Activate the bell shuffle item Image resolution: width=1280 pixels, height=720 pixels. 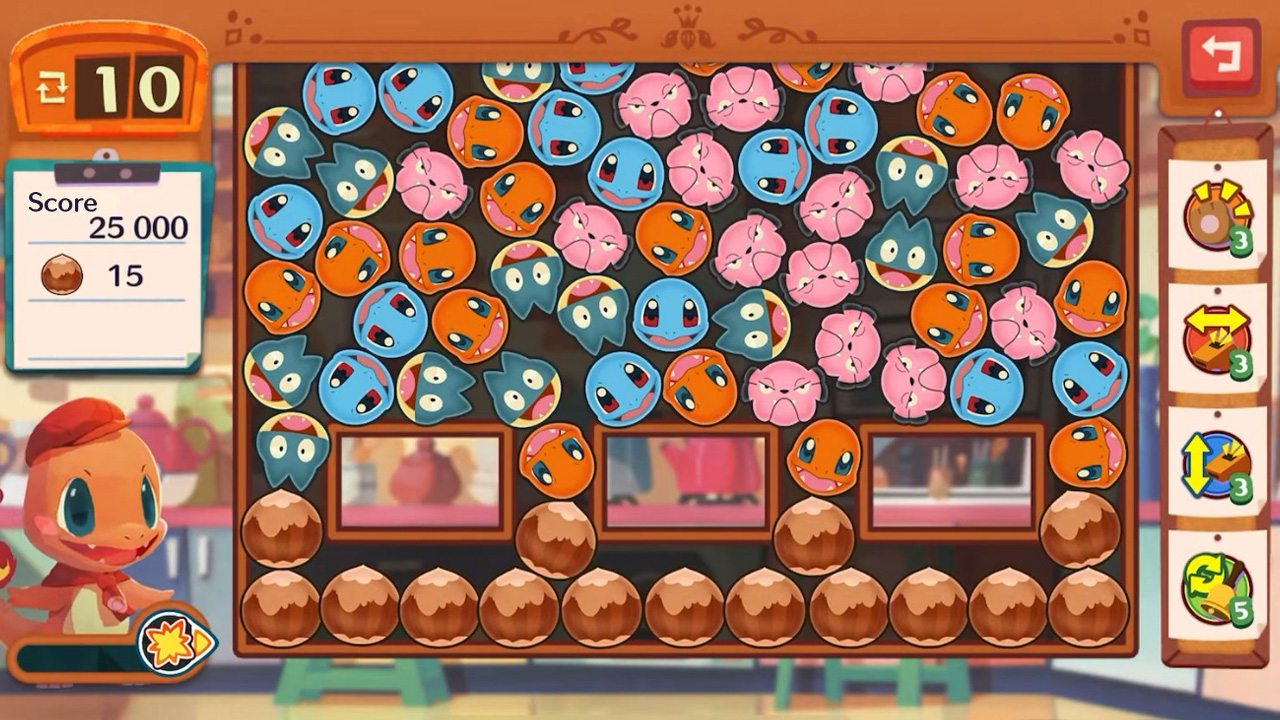[1216, 588]
